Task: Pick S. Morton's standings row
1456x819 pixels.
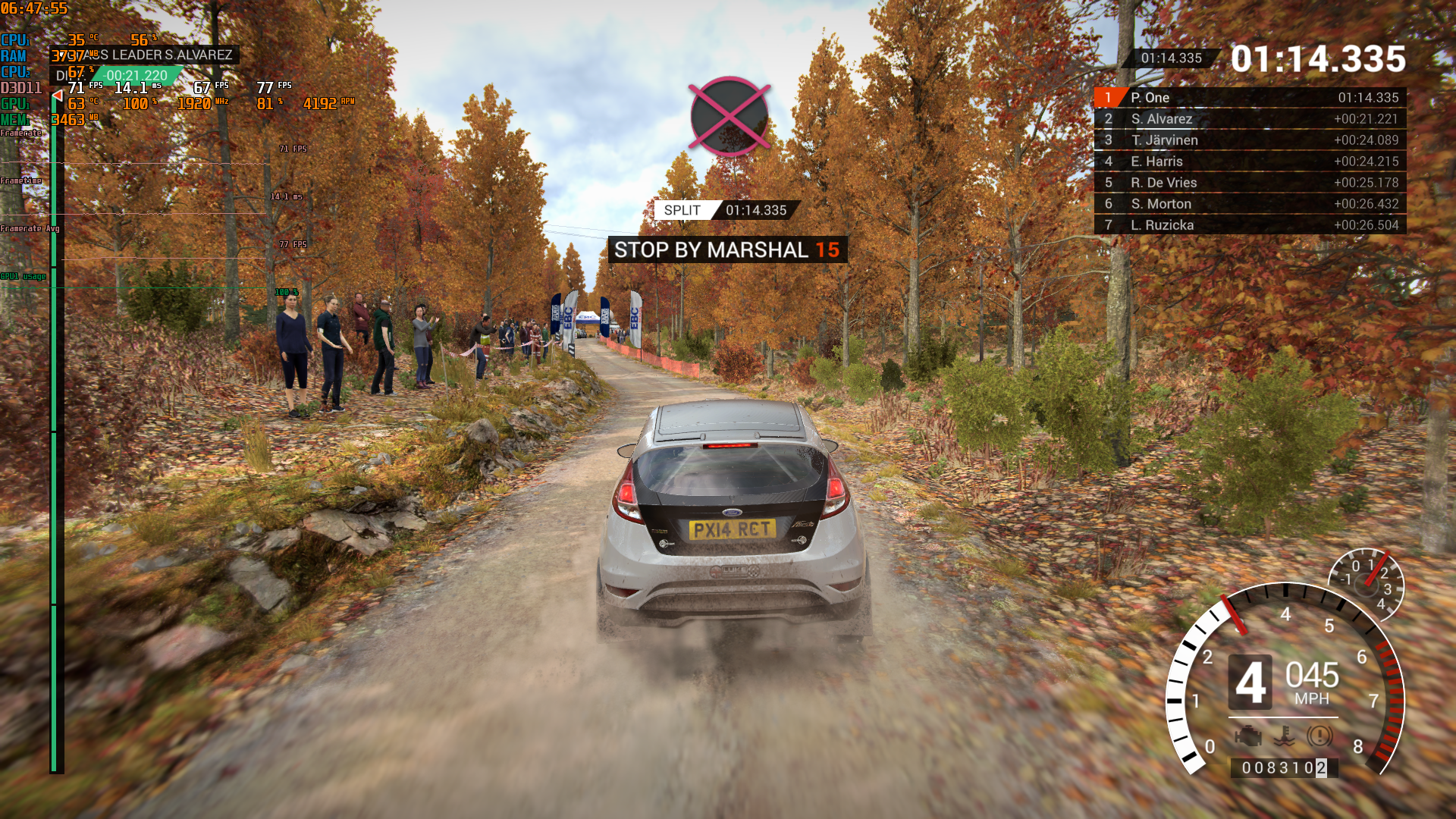Action: (1250, 204)
